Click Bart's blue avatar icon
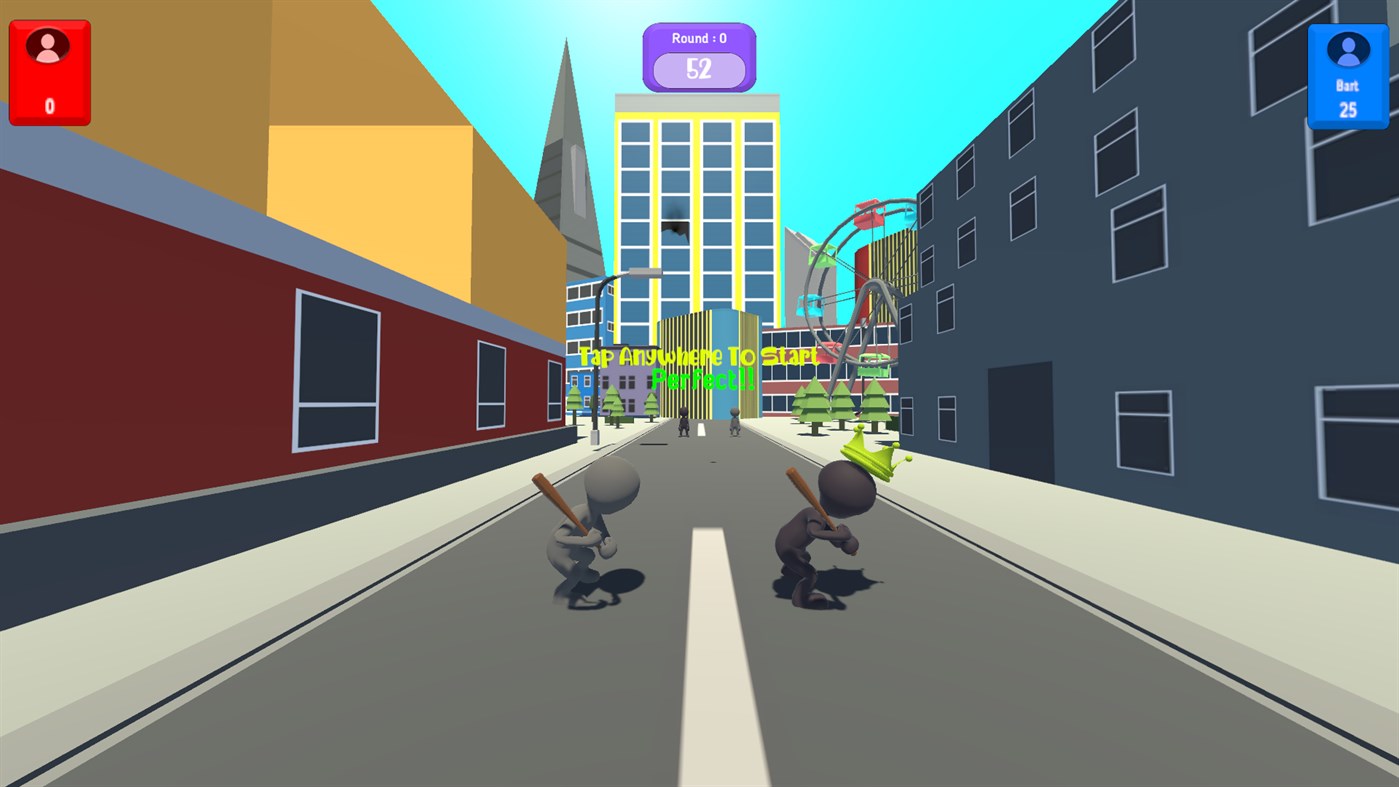This screenshot has width=1399, height=787. pyautogui.click(x=1348, y=50)
